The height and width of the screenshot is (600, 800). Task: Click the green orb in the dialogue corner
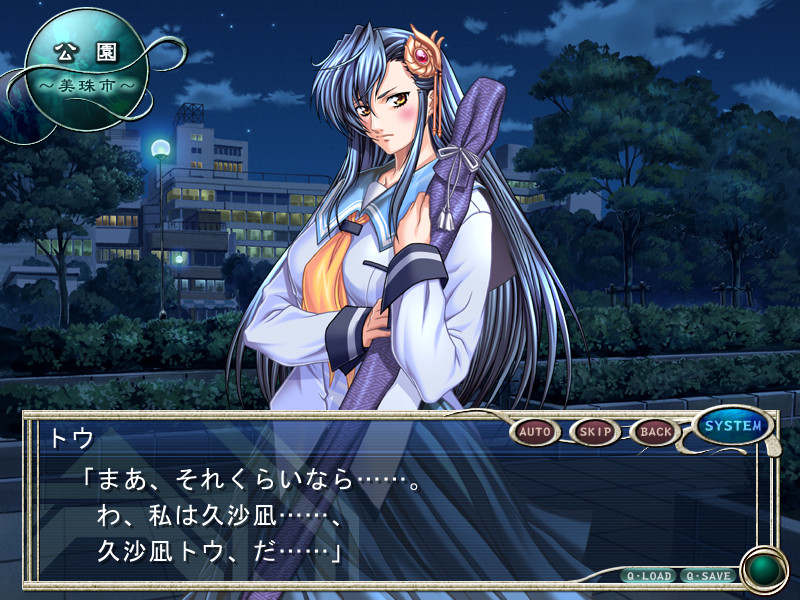click(765, 570)
